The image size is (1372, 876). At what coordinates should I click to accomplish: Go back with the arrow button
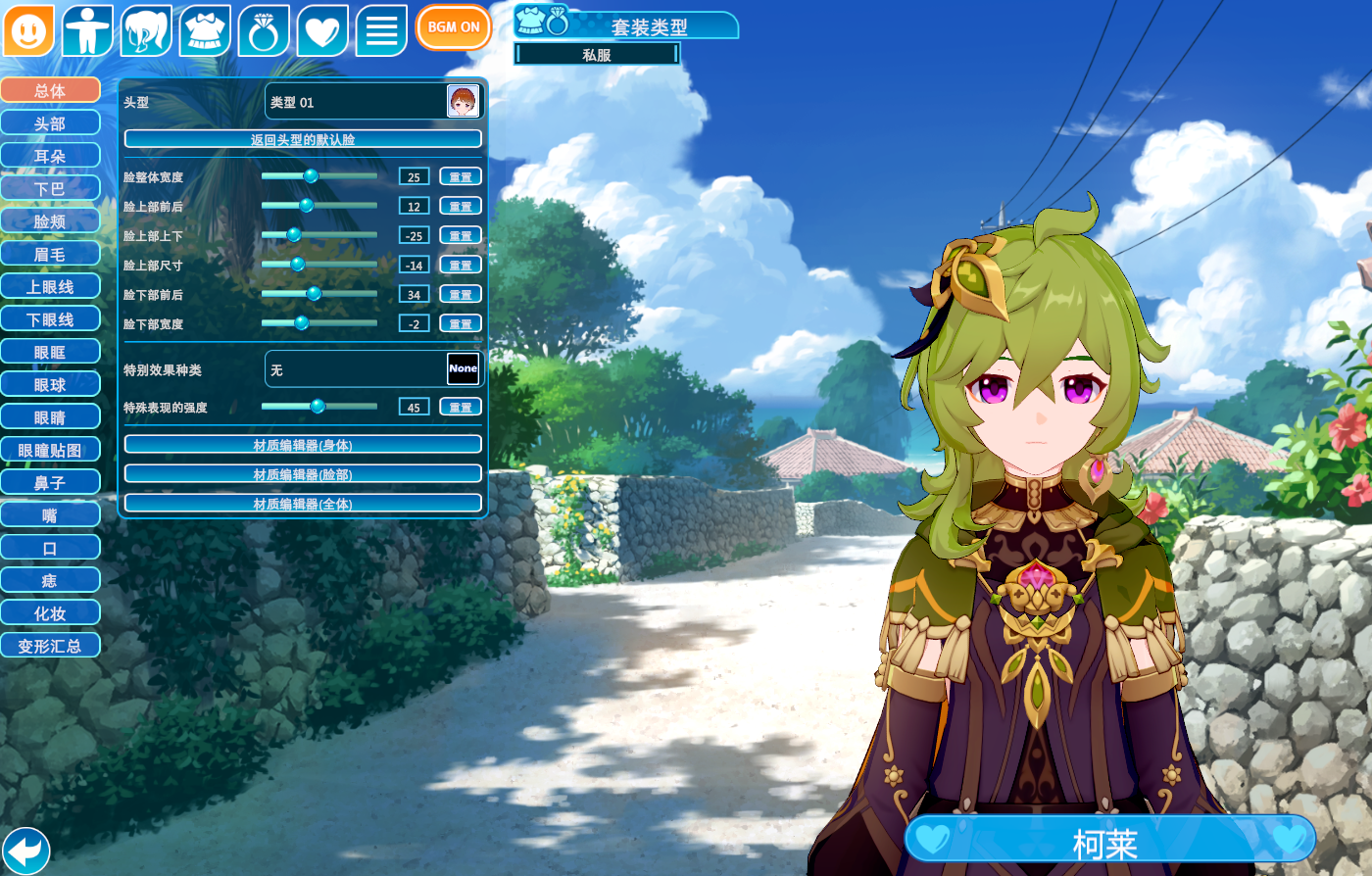point(26,849)
